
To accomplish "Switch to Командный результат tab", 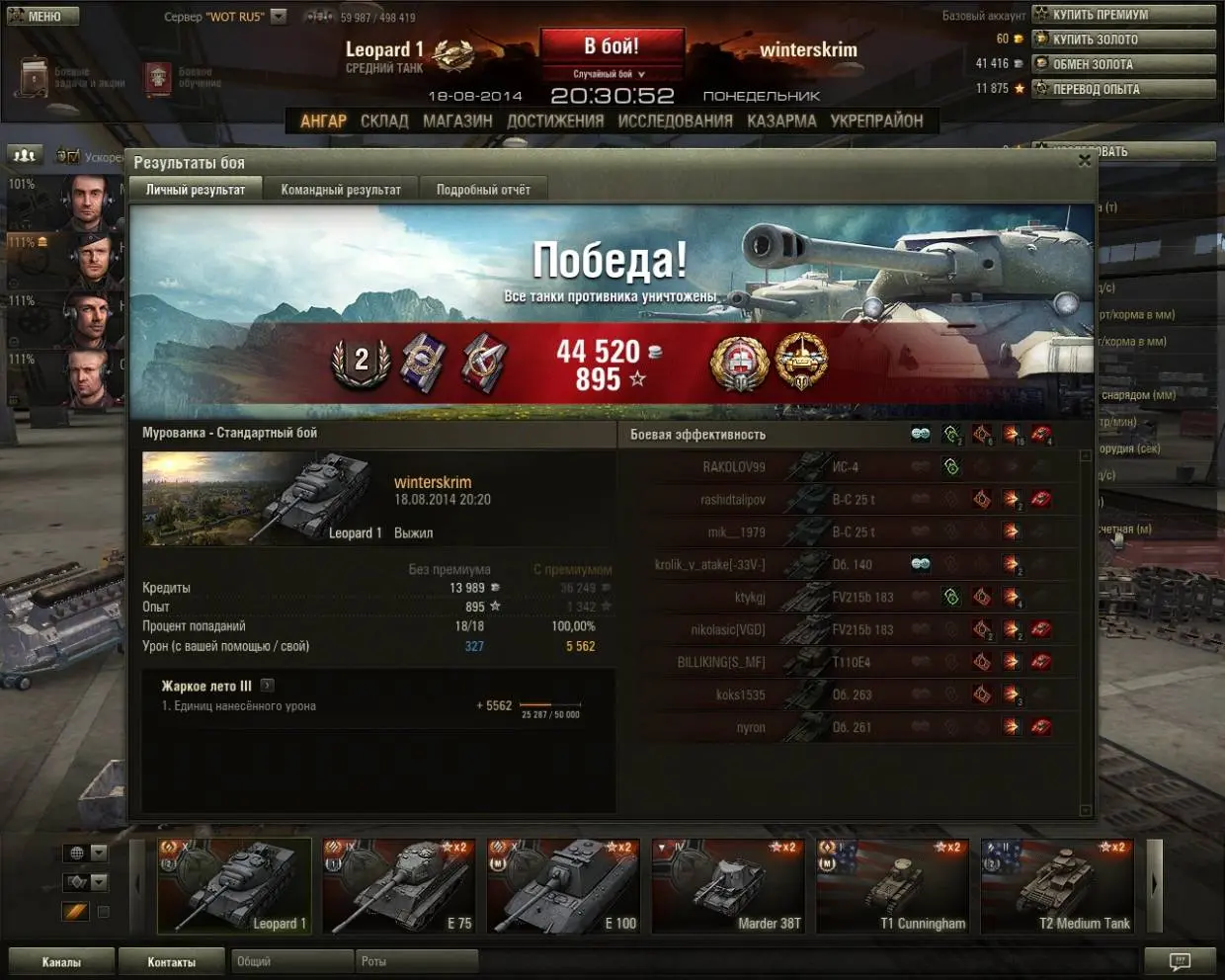I will [x=341, y=190].
